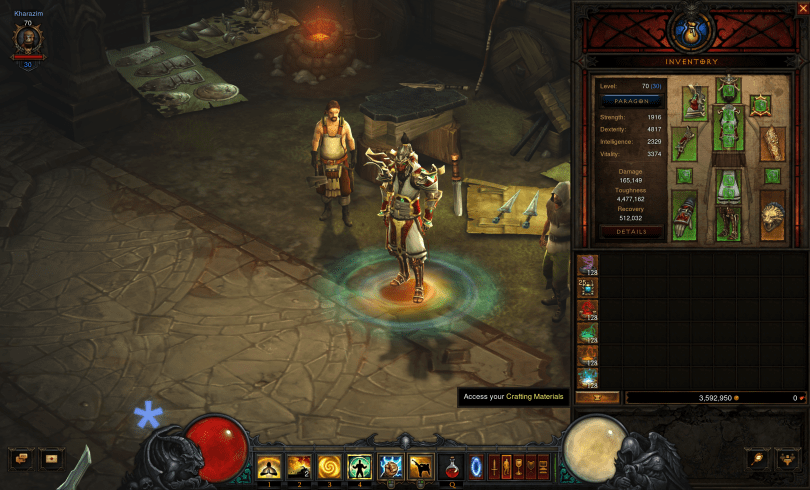This screenshot has width=810, height=490.
Task: Use the lightning fist primary skill
Action: click(390, 465)
